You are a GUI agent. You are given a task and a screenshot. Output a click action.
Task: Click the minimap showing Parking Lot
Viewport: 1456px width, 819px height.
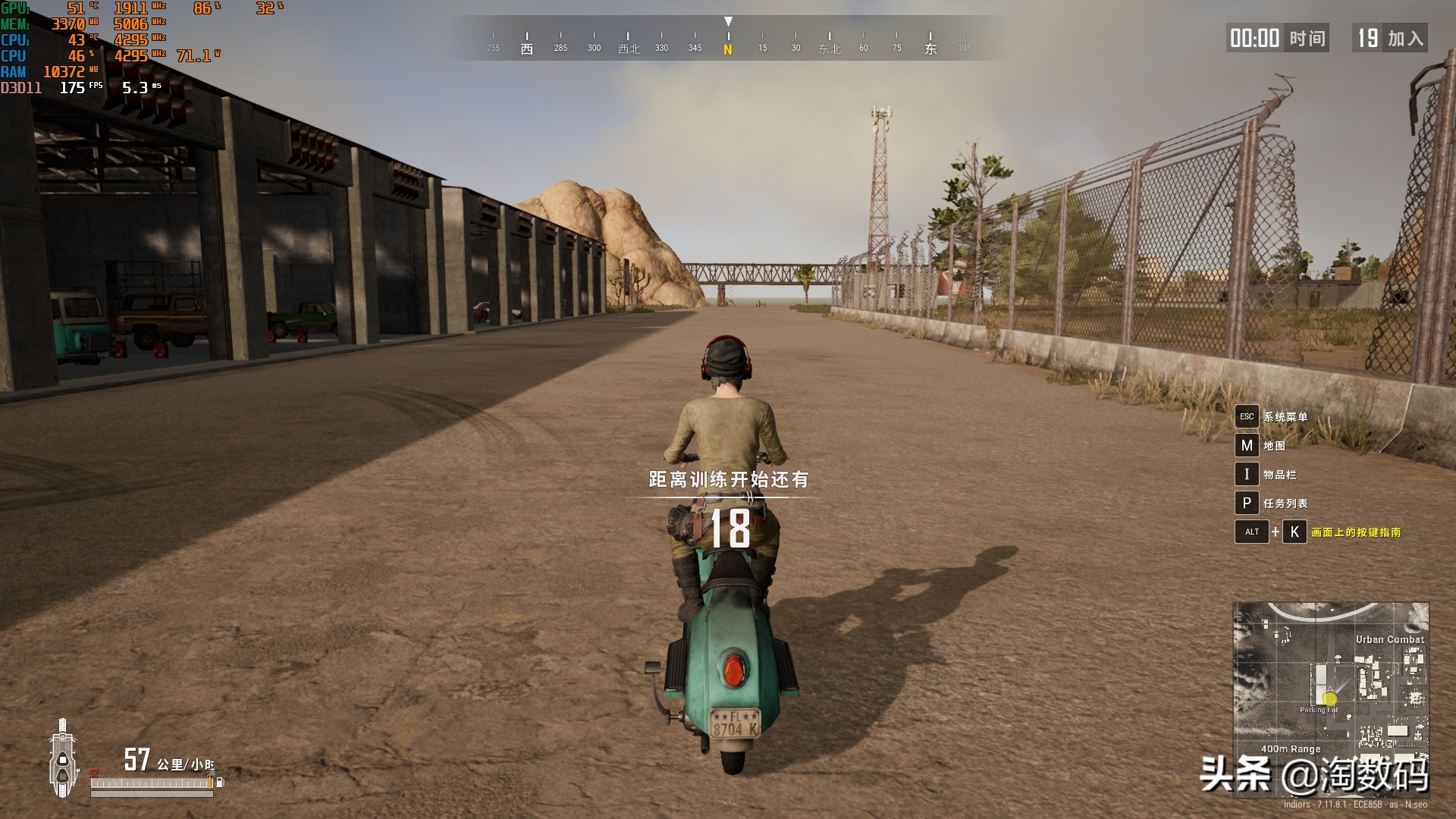coord(1331,679)
